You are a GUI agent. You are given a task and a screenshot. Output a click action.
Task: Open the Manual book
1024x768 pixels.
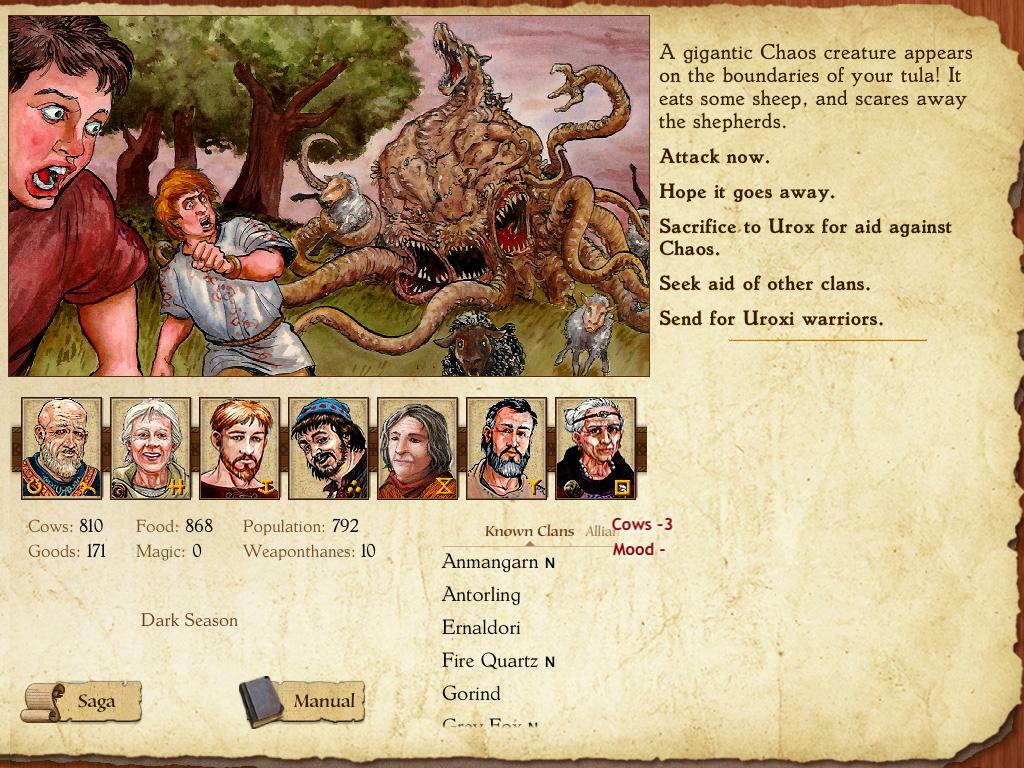pyautogui.click(x=302, y=701)
